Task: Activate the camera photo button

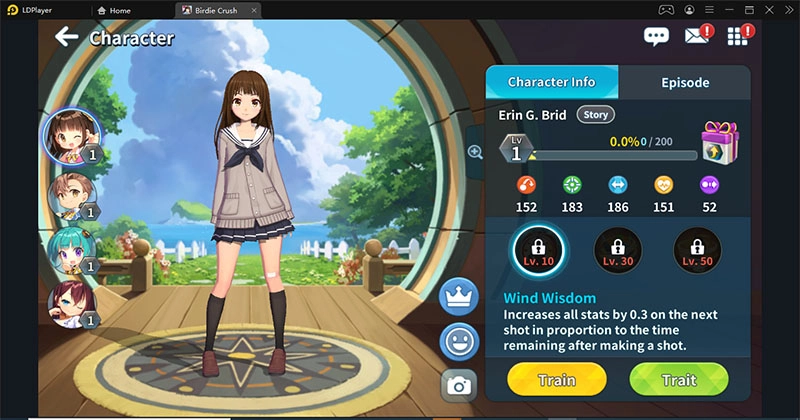Action: [x=459, y=385]
